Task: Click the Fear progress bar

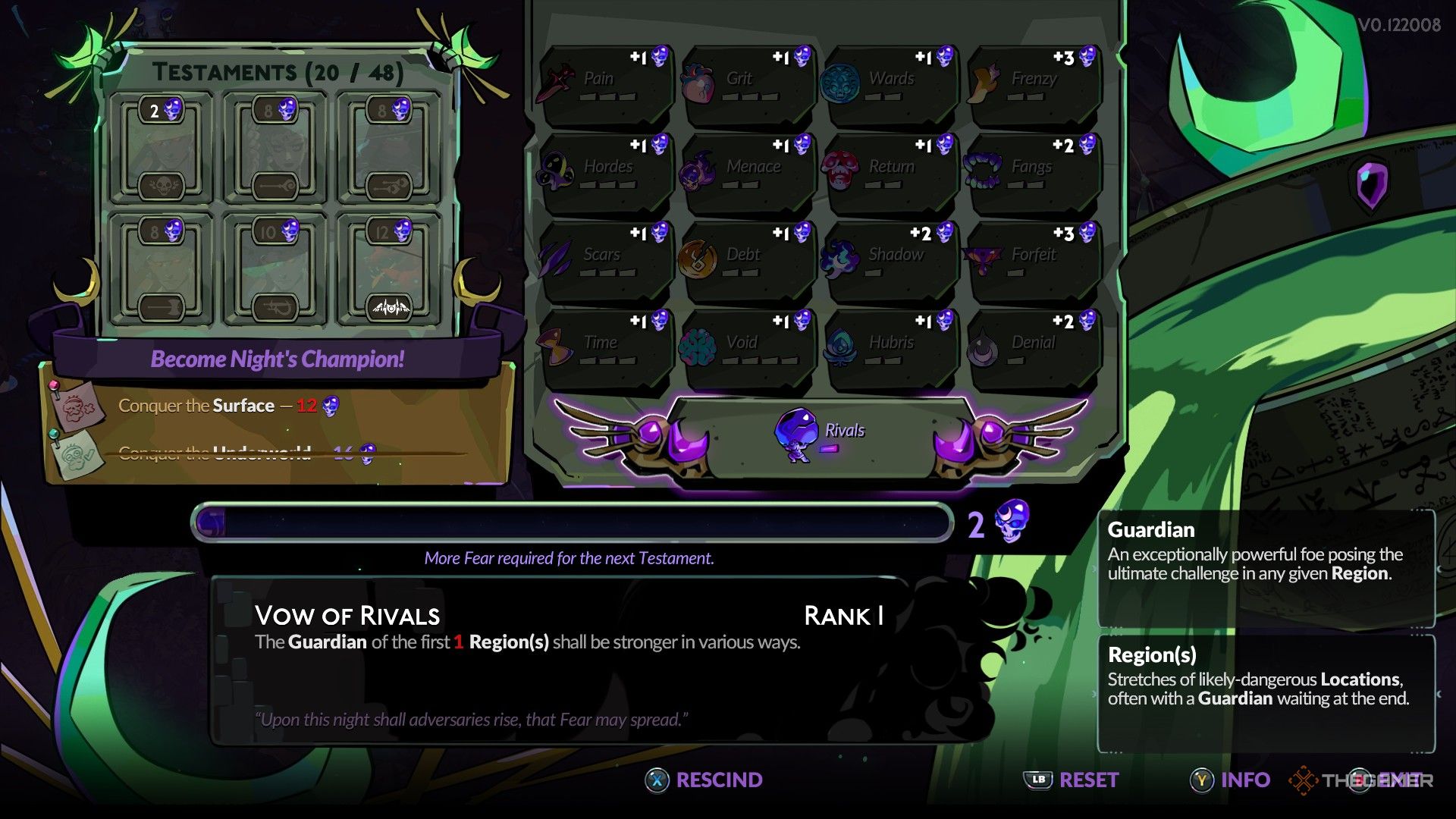Action: click(573, 521)
